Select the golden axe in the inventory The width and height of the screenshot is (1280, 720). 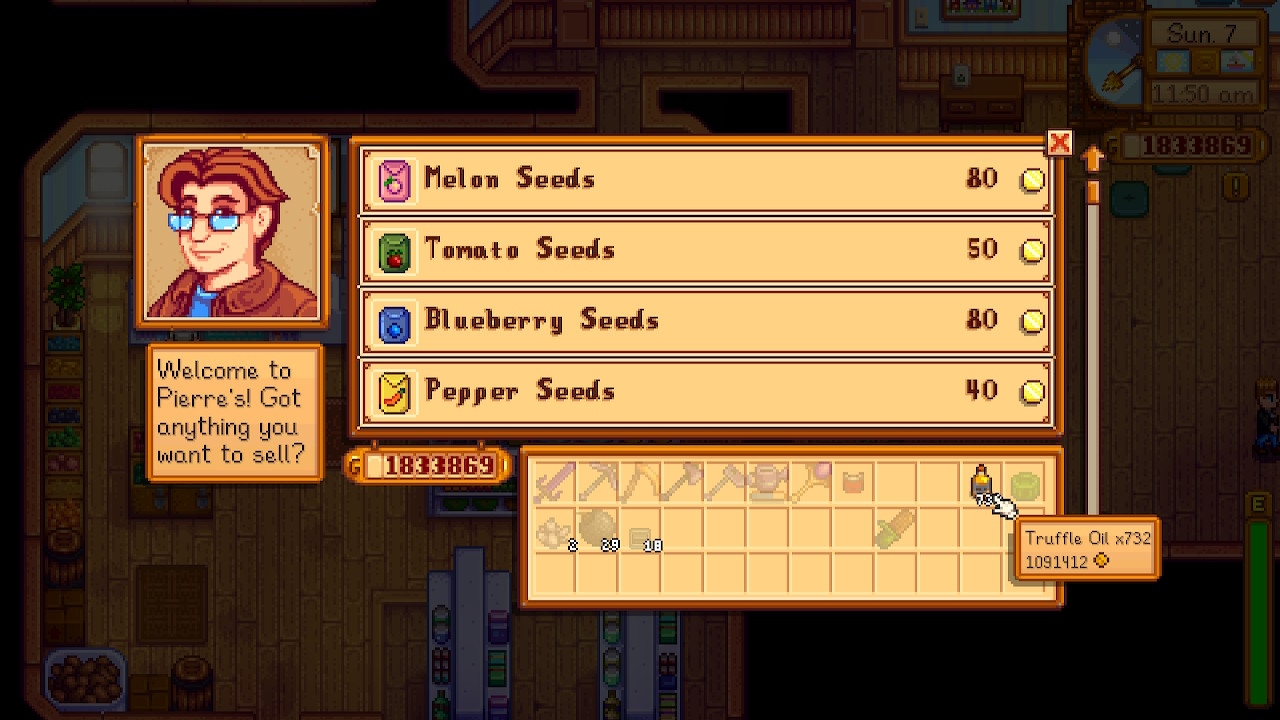click(x=643, y=482)
